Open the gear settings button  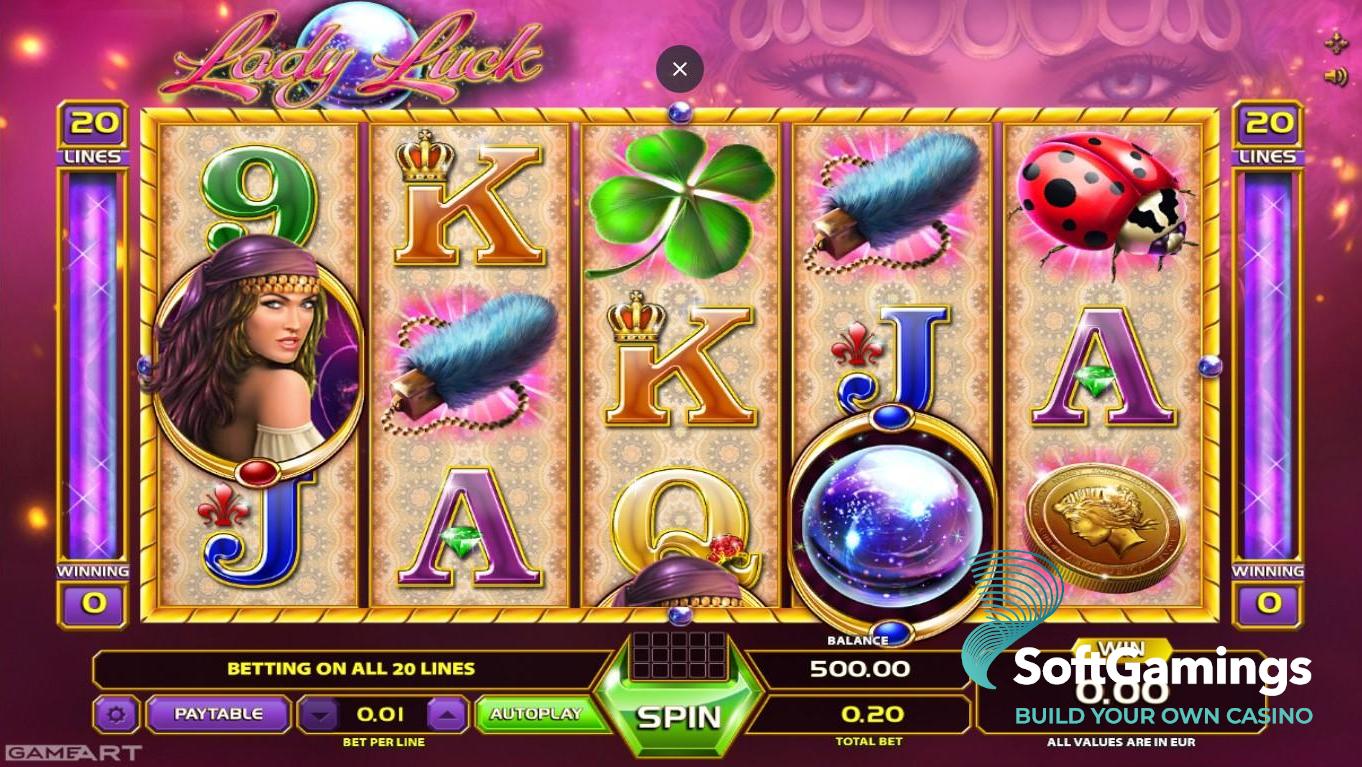point(116,714)
